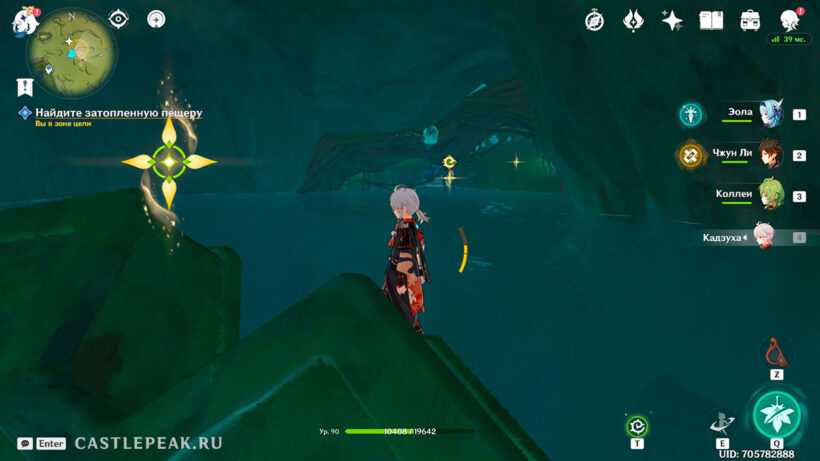Open the inventory backpack

pyautogui.click(x=750, y=20)
